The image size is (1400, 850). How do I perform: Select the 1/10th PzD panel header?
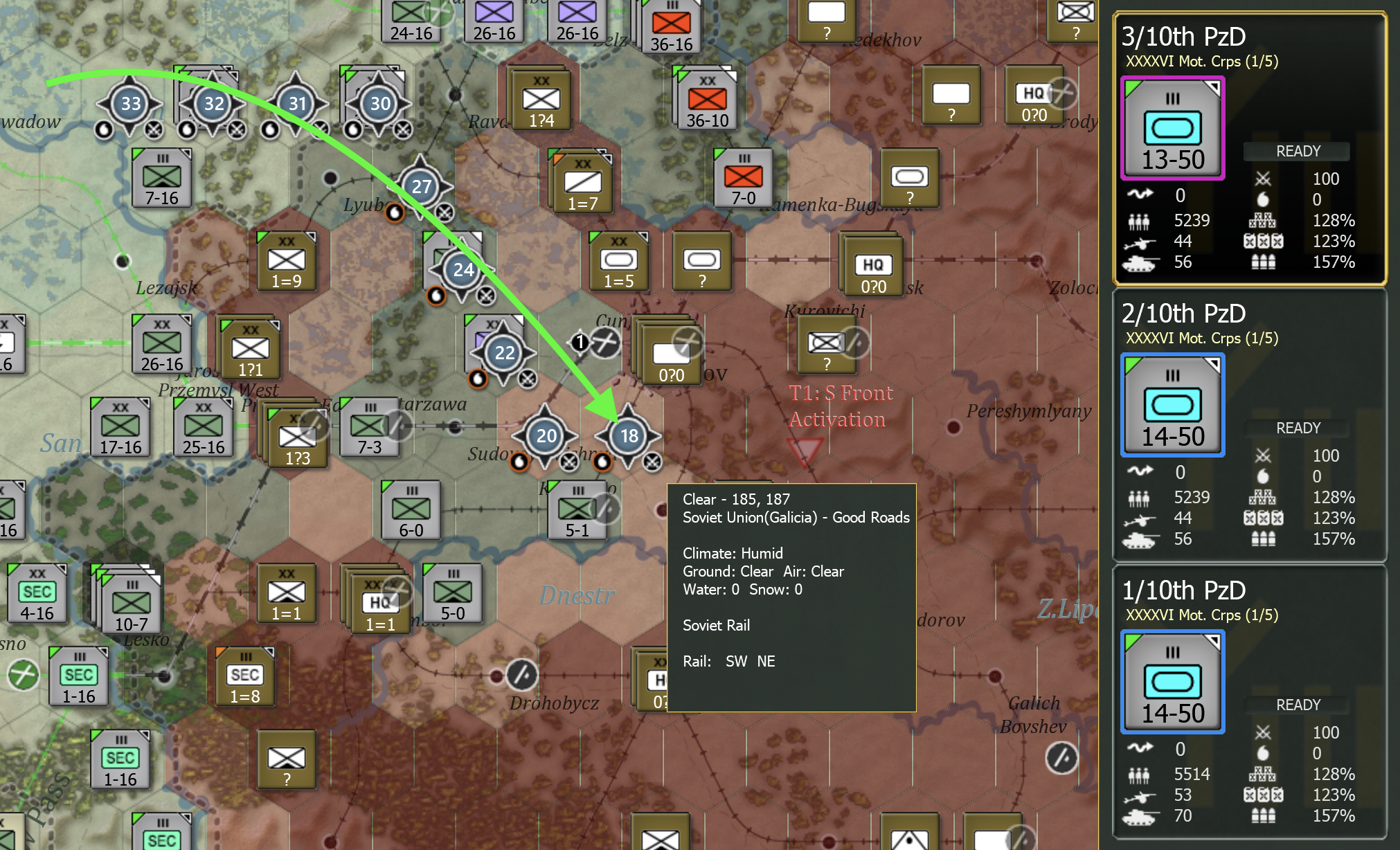point(1183,590)
